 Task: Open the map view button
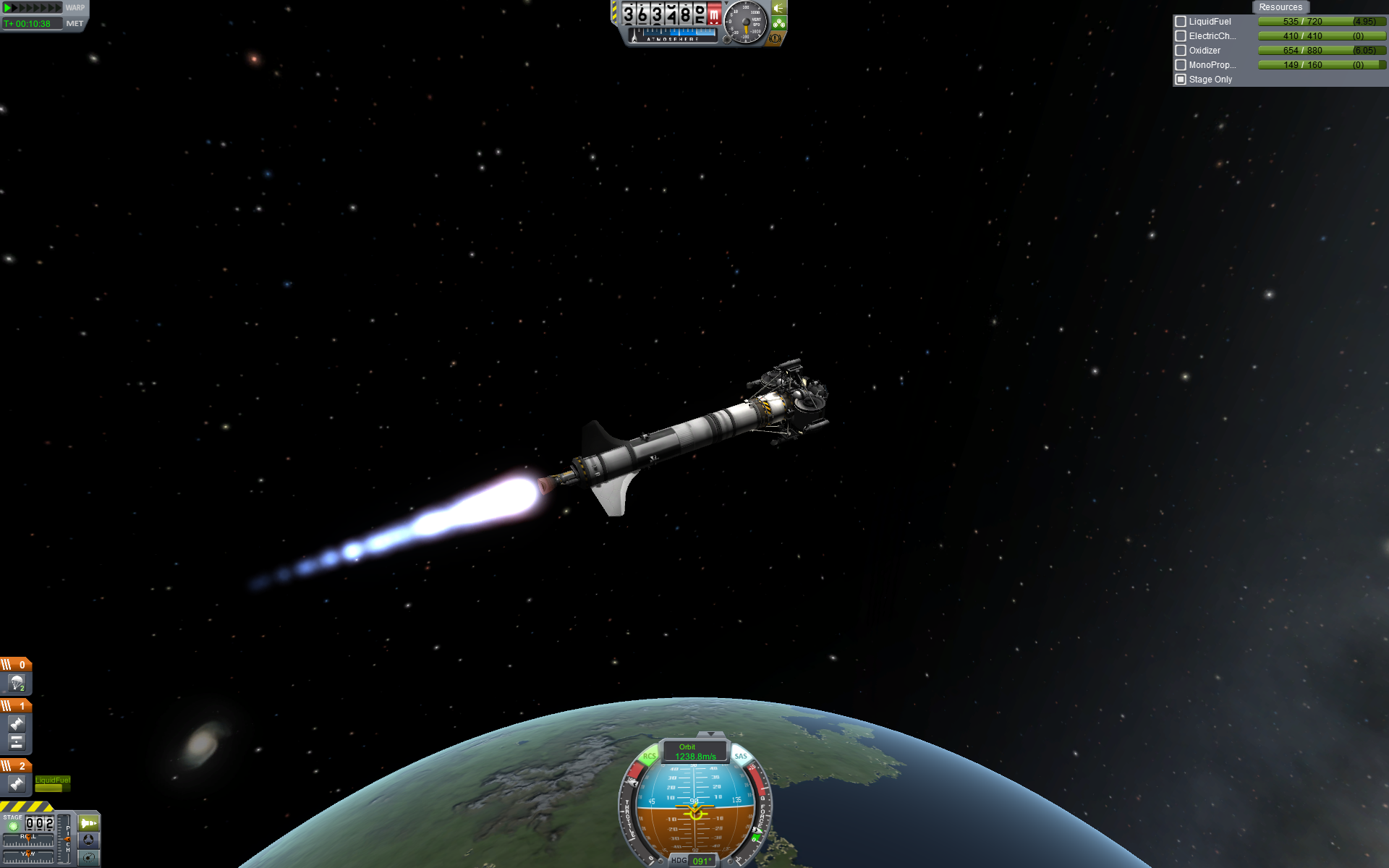click(x=88, y=858)
